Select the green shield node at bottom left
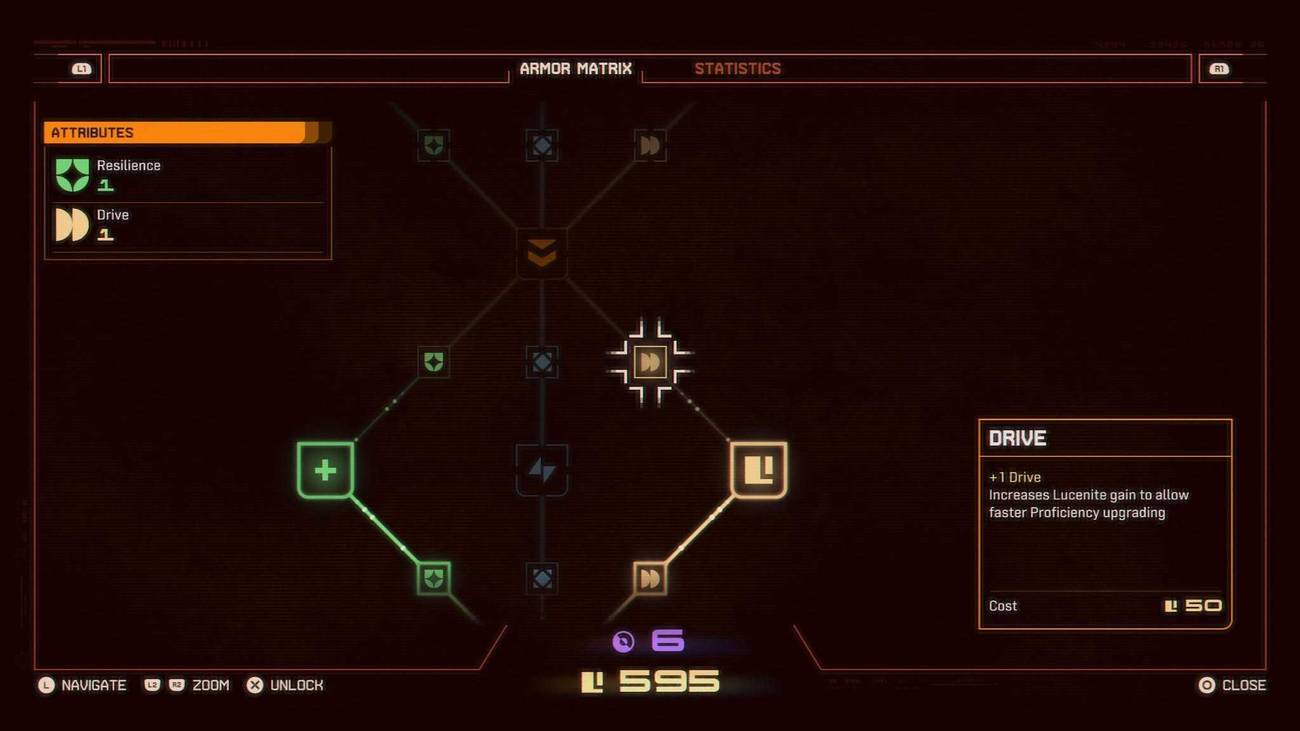The width and height of the screenshot is (1300, 731). pyautogui.click(x=432, y=577)
